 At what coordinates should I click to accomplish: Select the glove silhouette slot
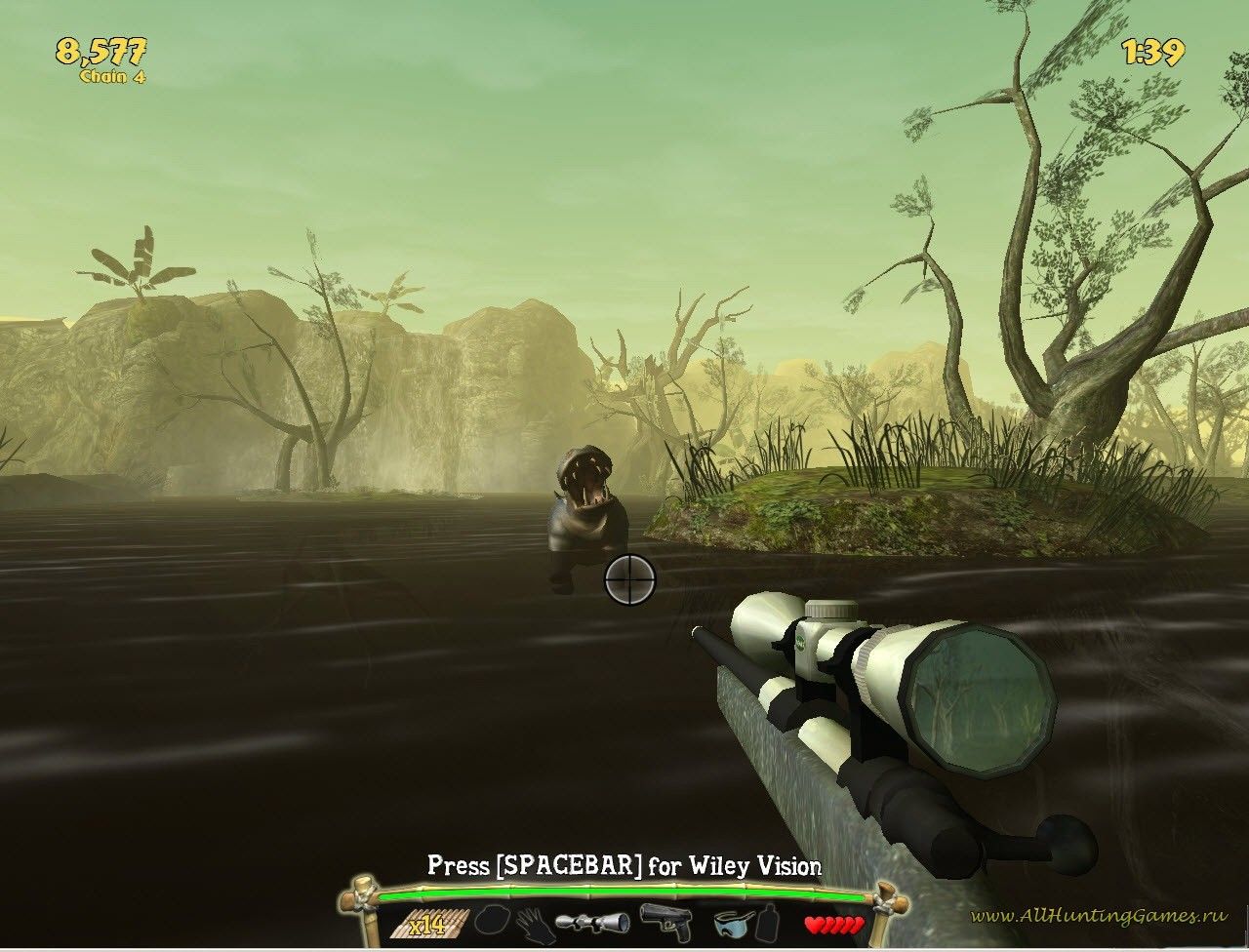(535, 924)
